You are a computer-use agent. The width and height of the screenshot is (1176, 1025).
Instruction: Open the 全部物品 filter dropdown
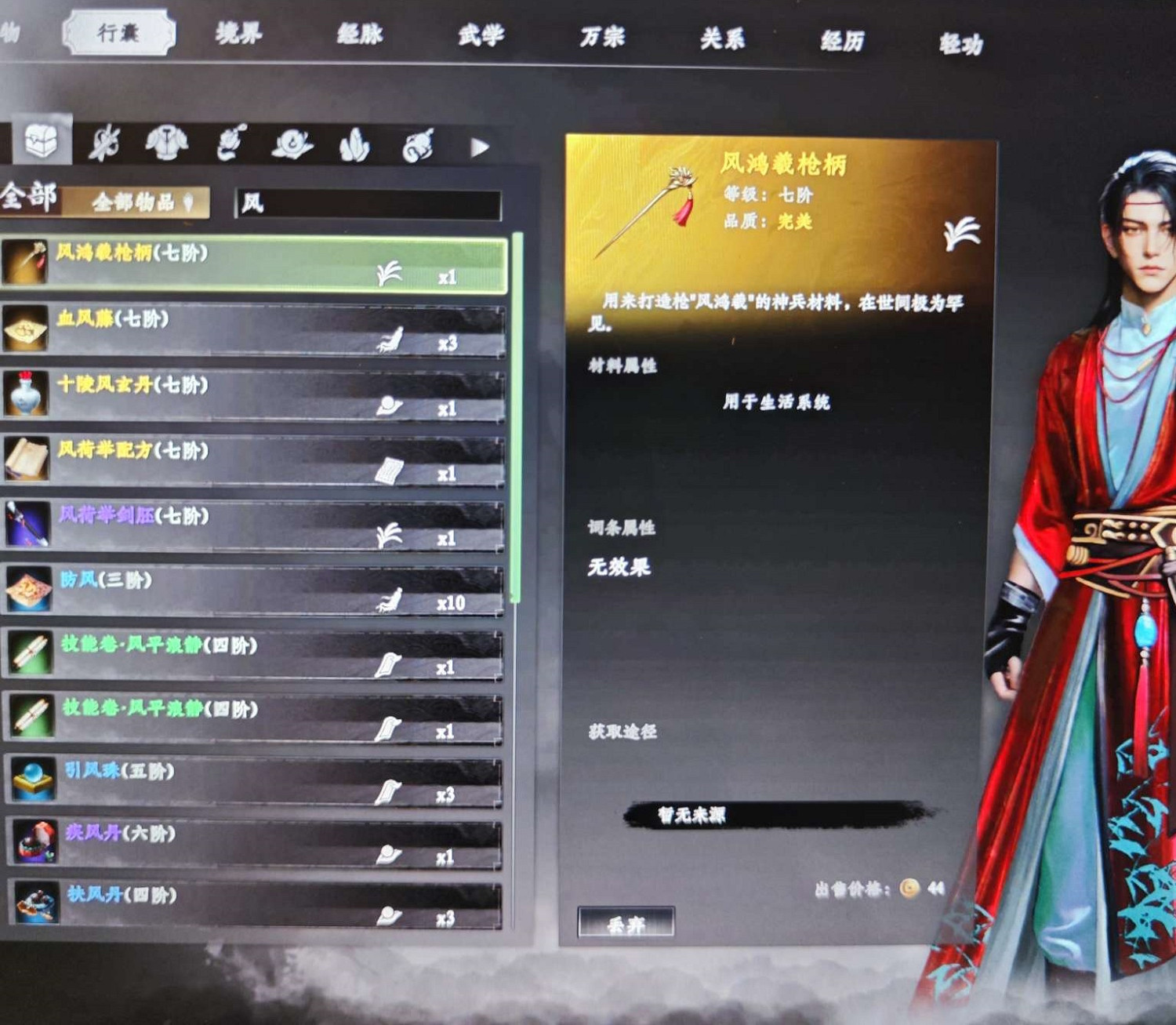(x=140, y=202)
